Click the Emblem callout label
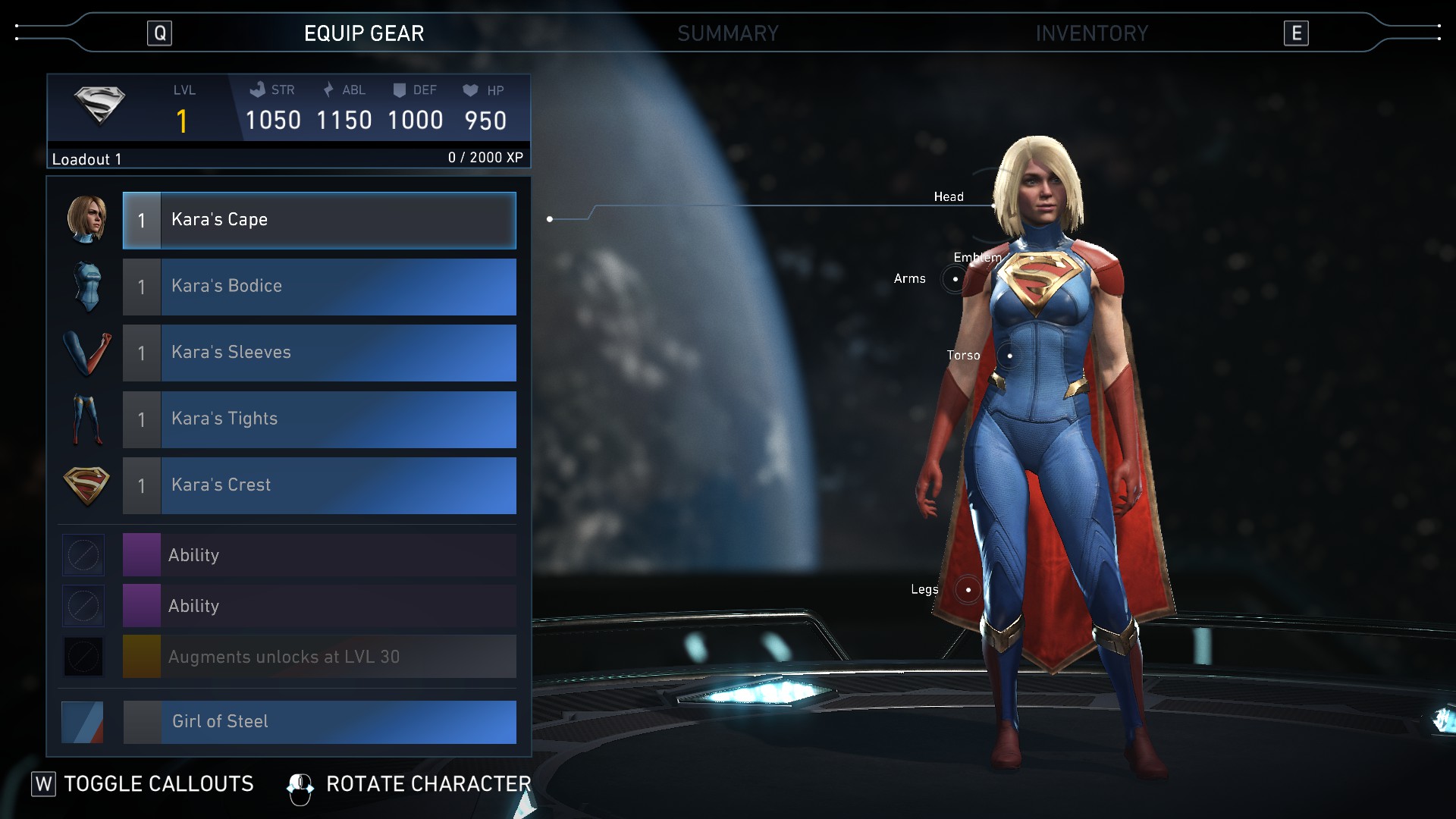Image resolution: width=1456 pixels, height=819 pixels. [x=977, y=258]
